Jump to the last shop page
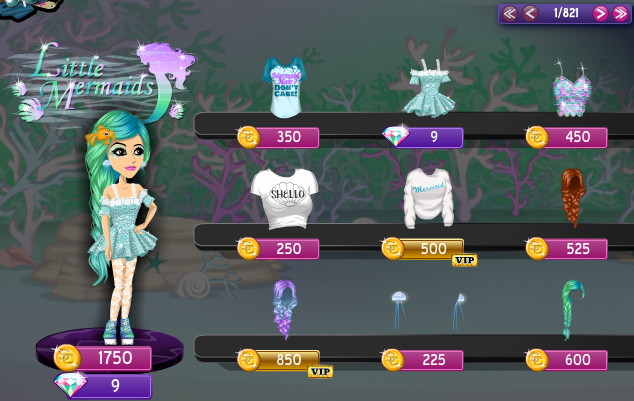 point(620,13)
